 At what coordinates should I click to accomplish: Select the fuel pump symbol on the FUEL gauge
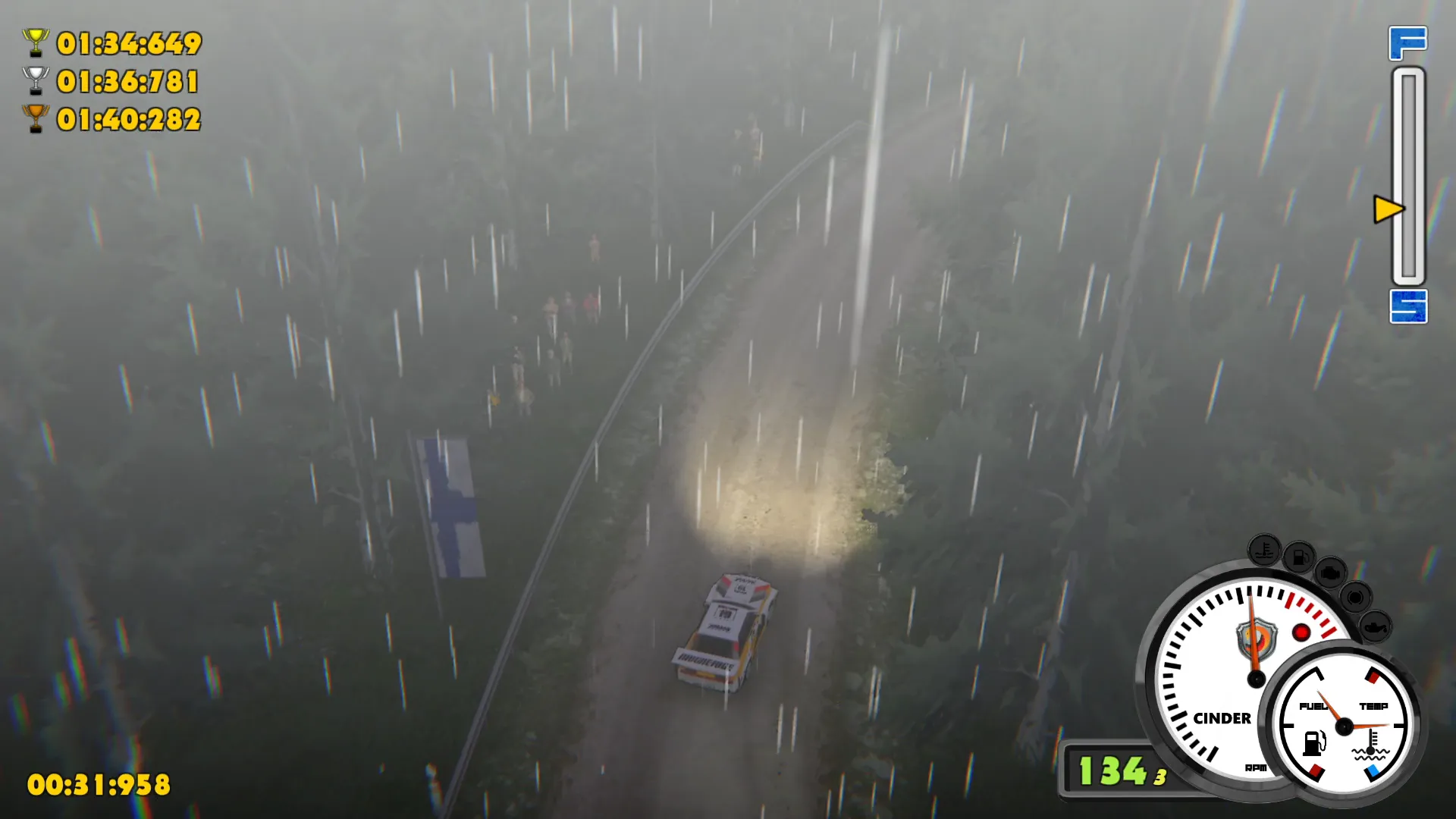click(1314, 744)
